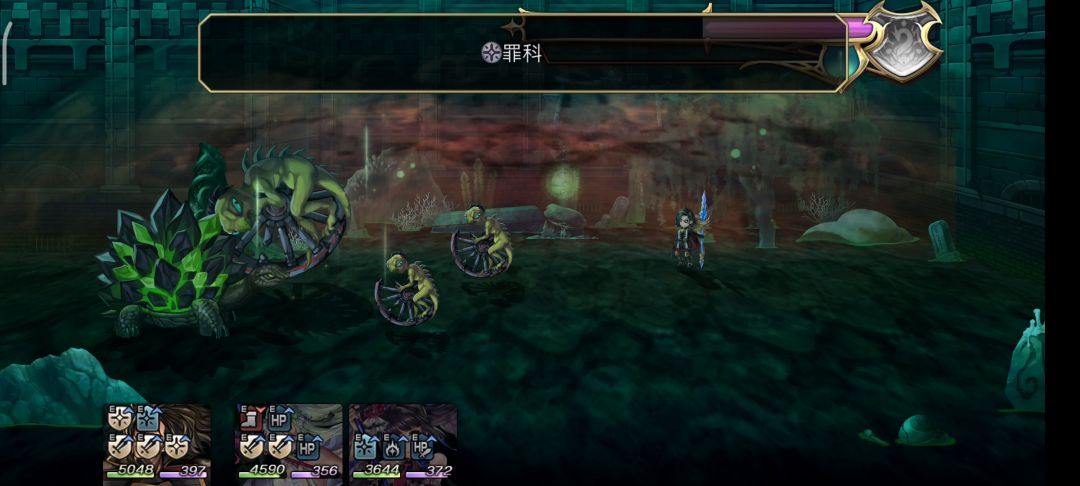Select the party member with 4590 HP
Screen dimensions: 1080x486
tap(289, 442)
